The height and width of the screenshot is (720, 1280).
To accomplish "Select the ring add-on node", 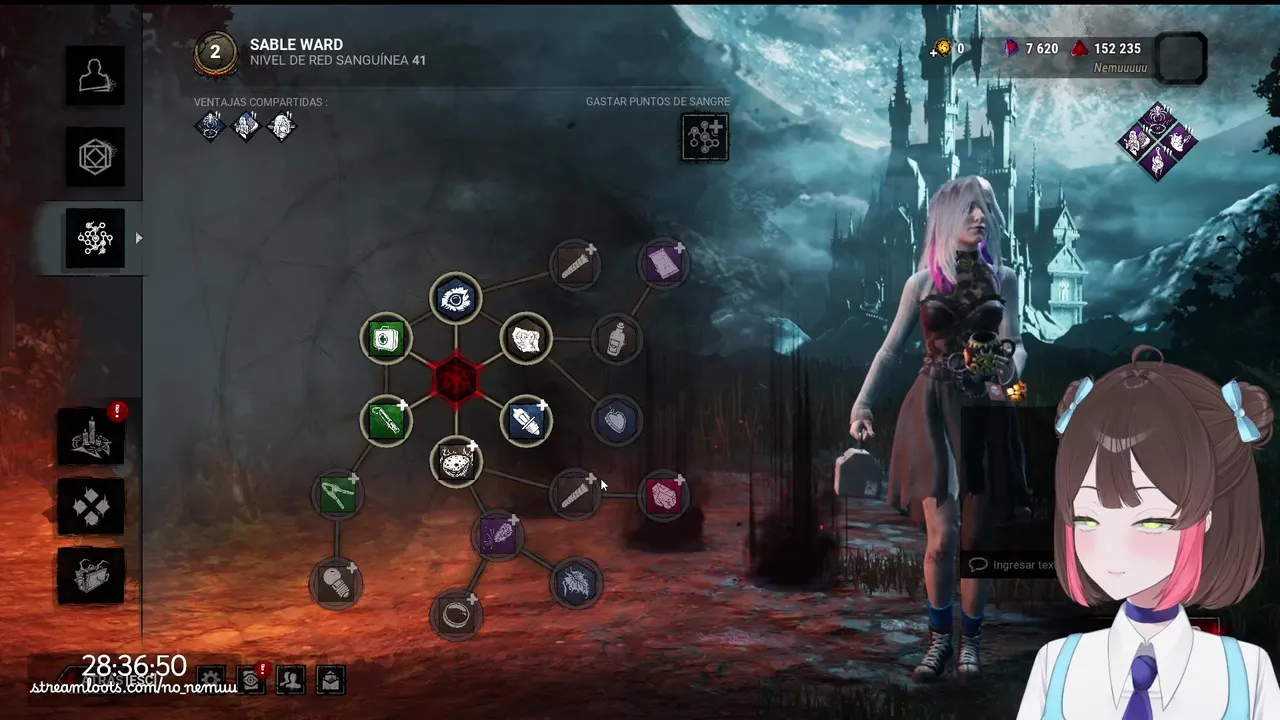I will (456, 614).
